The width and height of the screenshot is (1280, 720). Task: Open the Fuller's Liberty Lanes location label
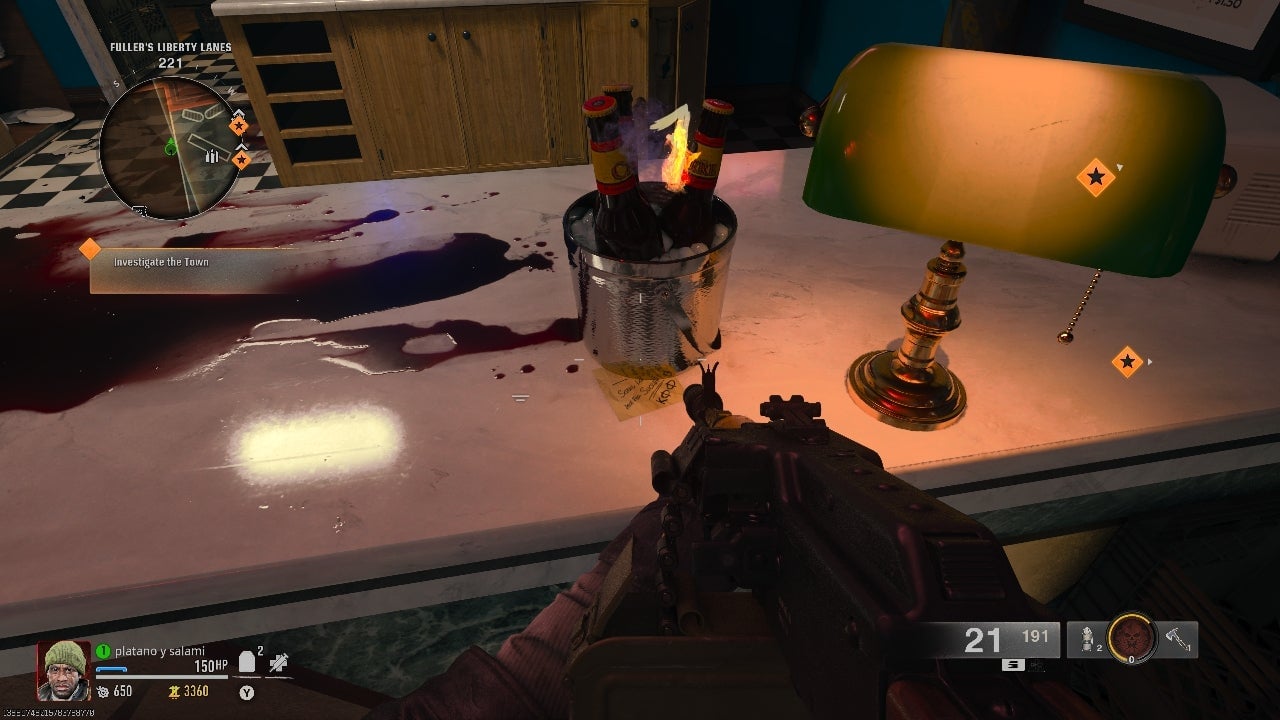tap(171, 46)
